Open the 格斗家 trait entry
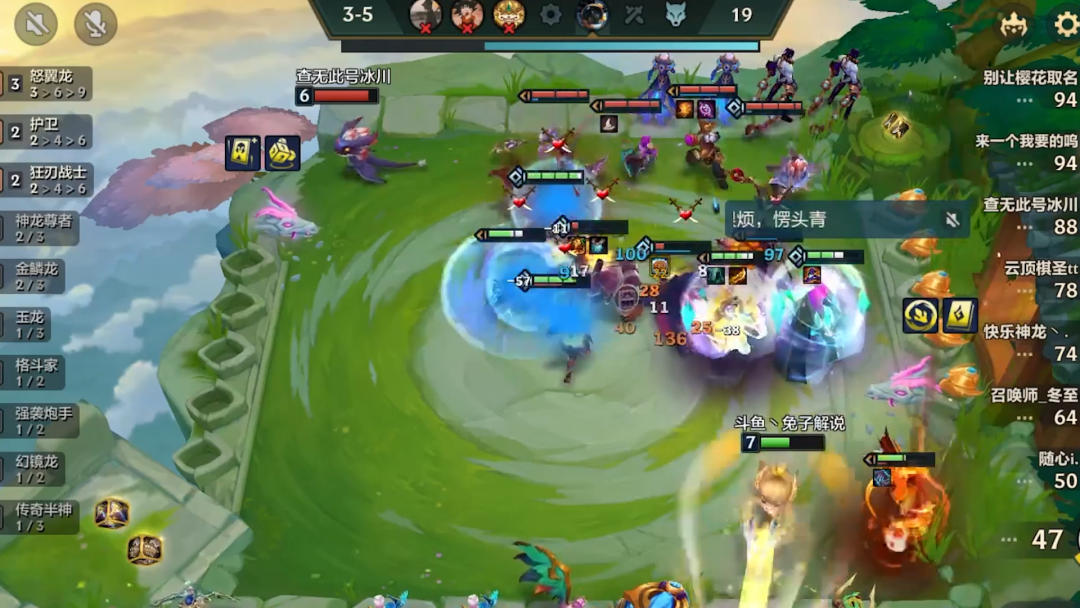This screenshot has height=608, width=1080. tap(37, 373)
